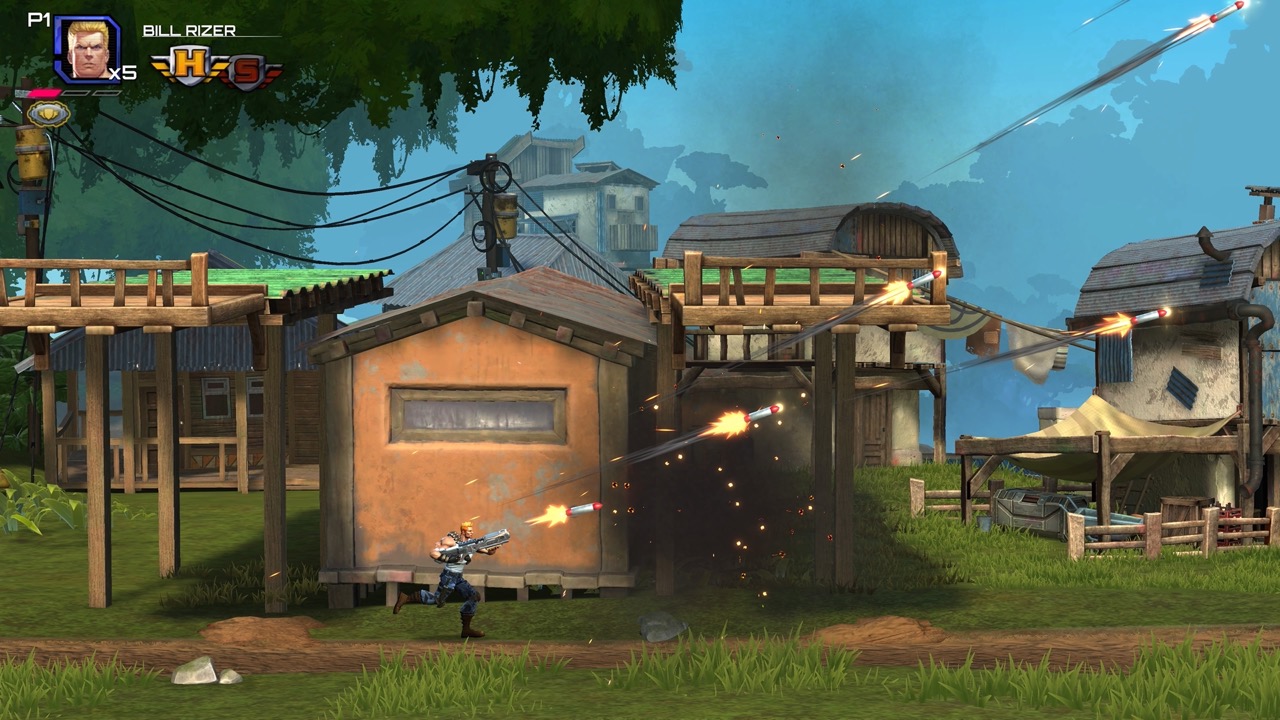Click the muzzle flash on Bill's rifle
Screen dimensions: 1280x720
[548, 518]
